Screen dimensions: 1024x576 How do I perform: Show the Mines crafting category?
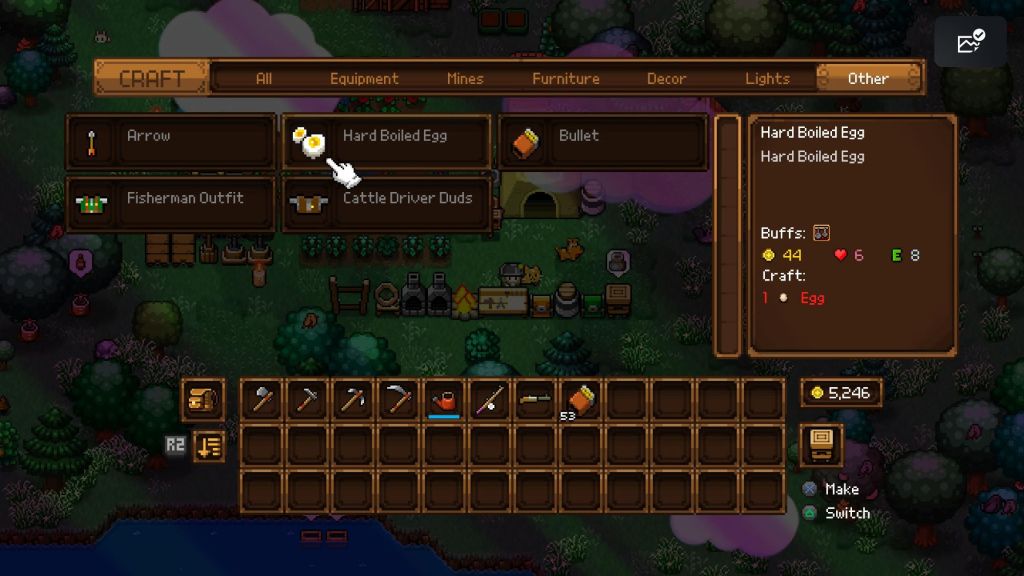(x=465, y=78)
